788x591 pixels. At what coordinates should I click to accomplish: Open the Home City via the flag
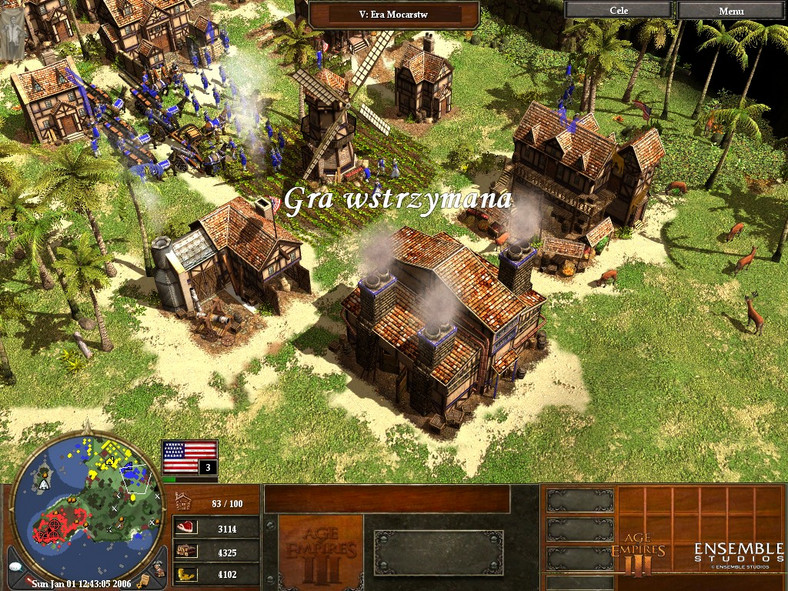[x=189, y=456]
